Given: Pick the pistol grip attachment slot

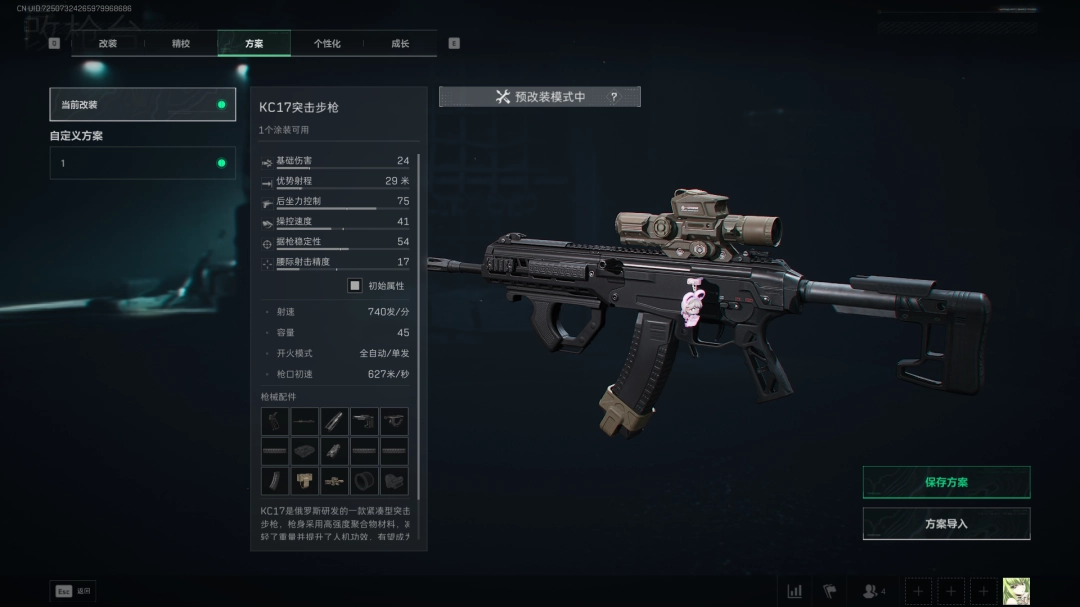Looking at the screenshot, I should tap(275, 421).
